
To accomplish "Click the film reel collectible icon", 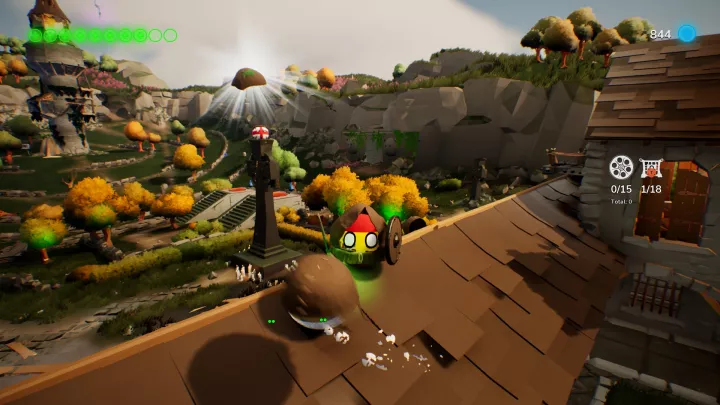I will [x=621, y=166].
